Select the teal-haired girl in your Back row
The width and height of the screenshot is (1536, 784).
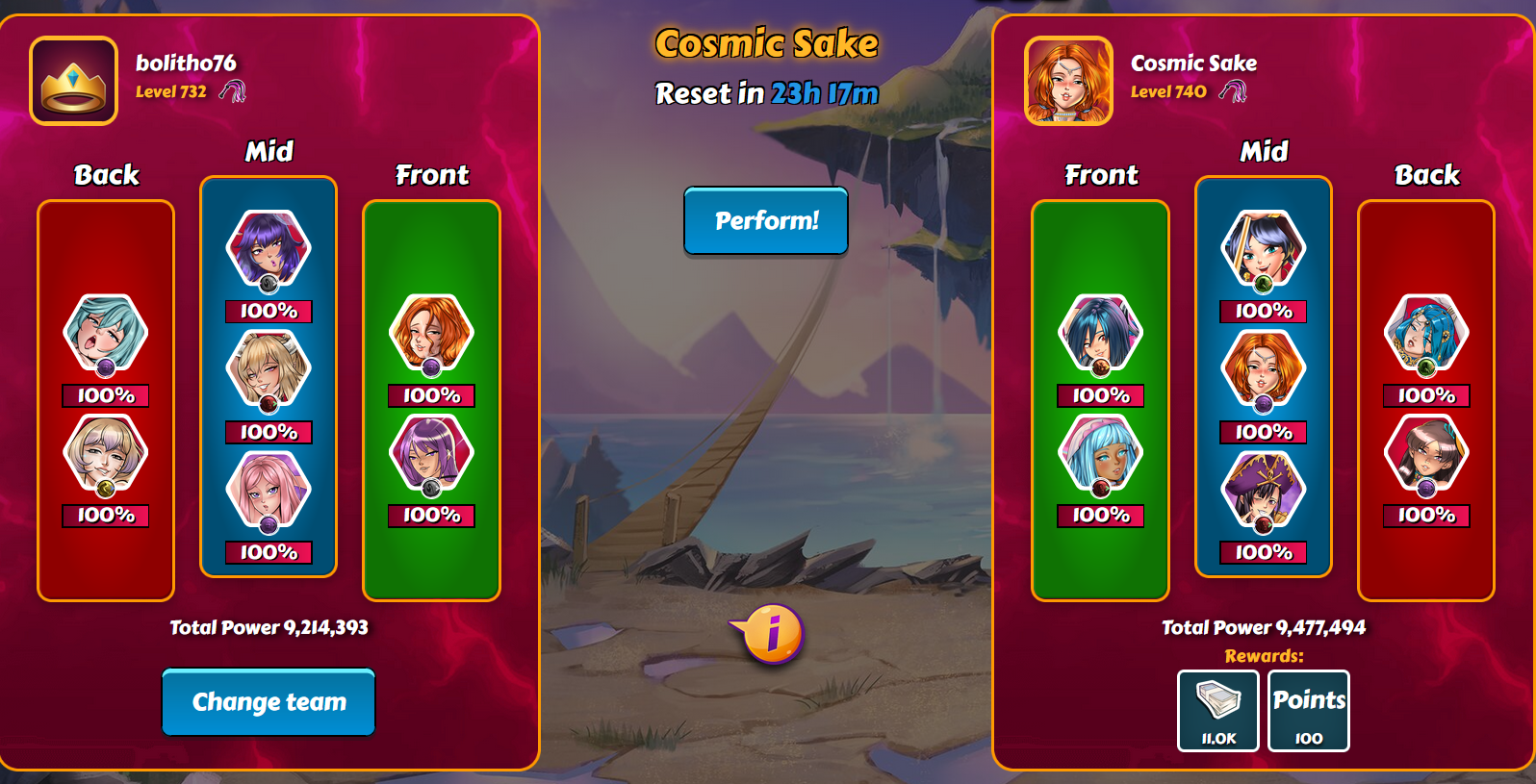click(x=105, y=333)
